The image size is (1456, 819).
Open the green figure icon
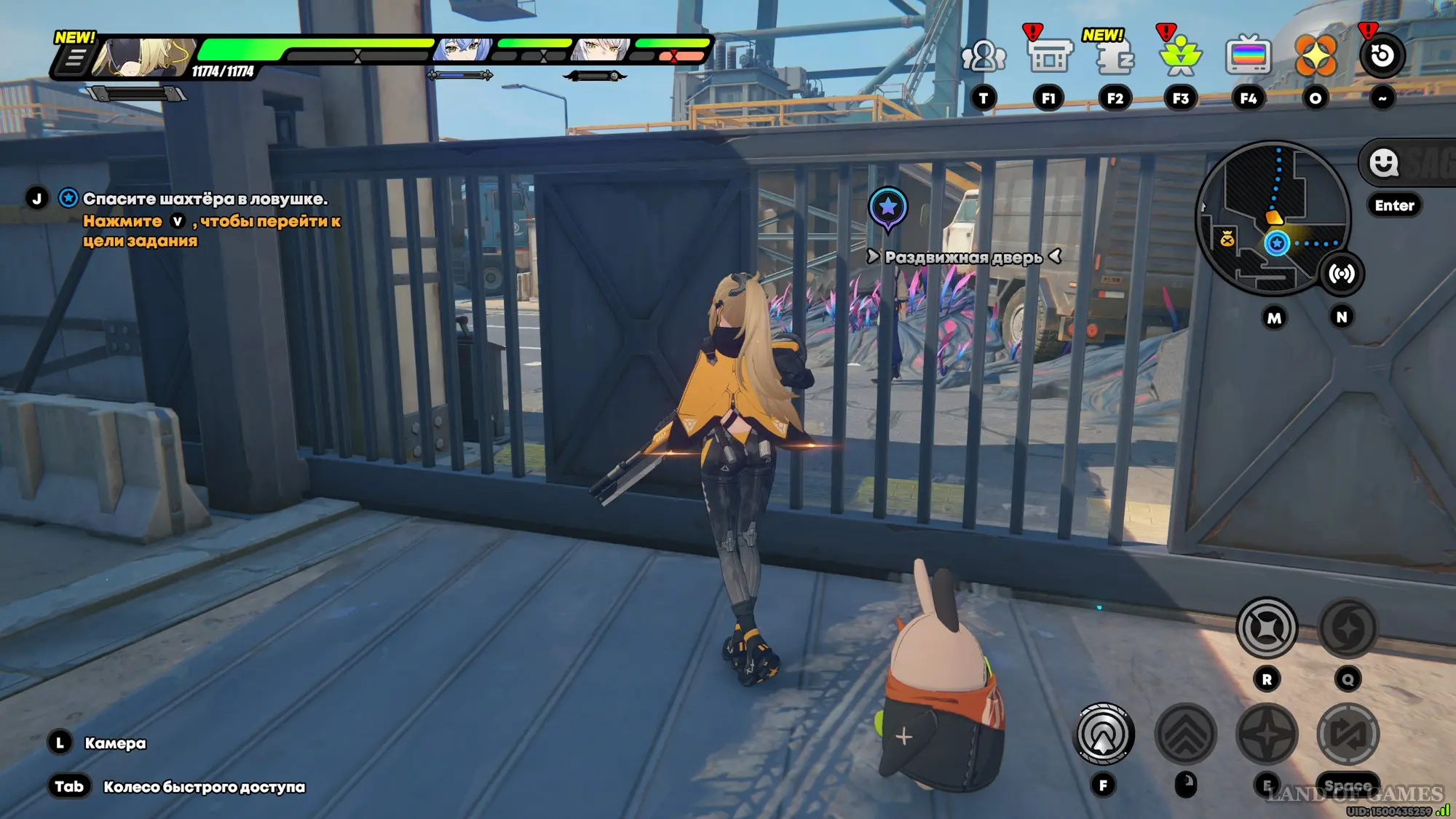(x=1180, y=57)
